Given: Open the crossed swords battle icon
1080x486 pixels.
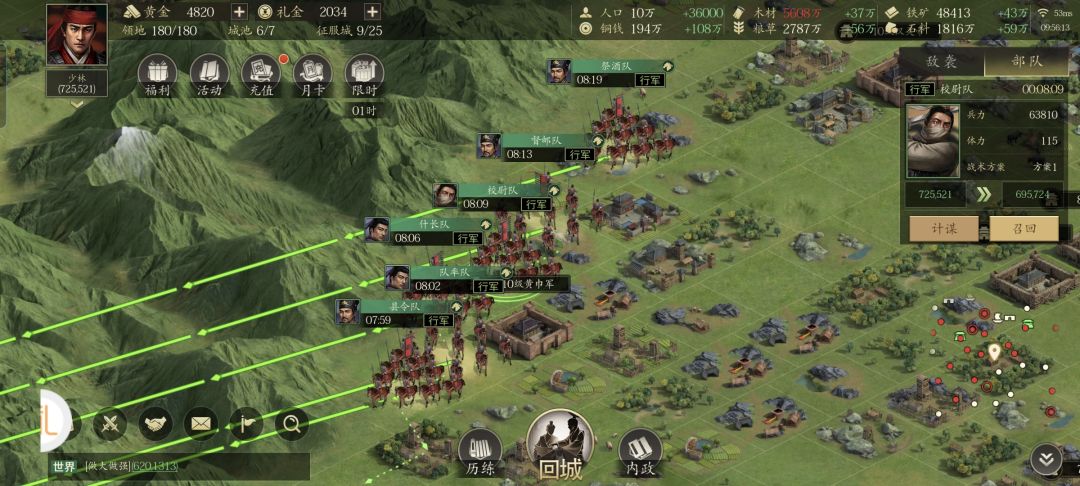Looking at the screenshot, I should 110,424.
